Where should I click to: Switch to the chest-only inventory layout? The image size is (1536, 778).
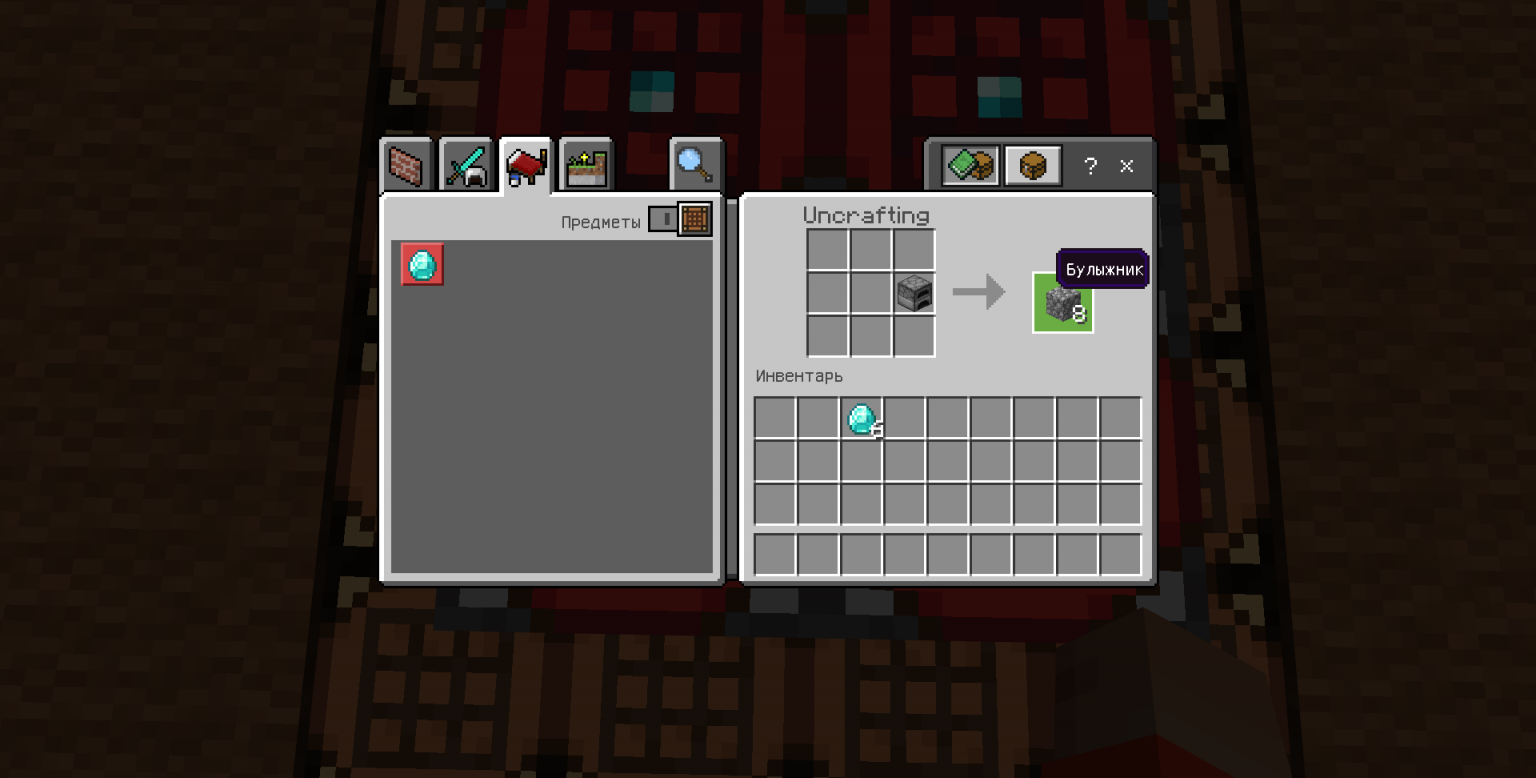pos(1032,166)
